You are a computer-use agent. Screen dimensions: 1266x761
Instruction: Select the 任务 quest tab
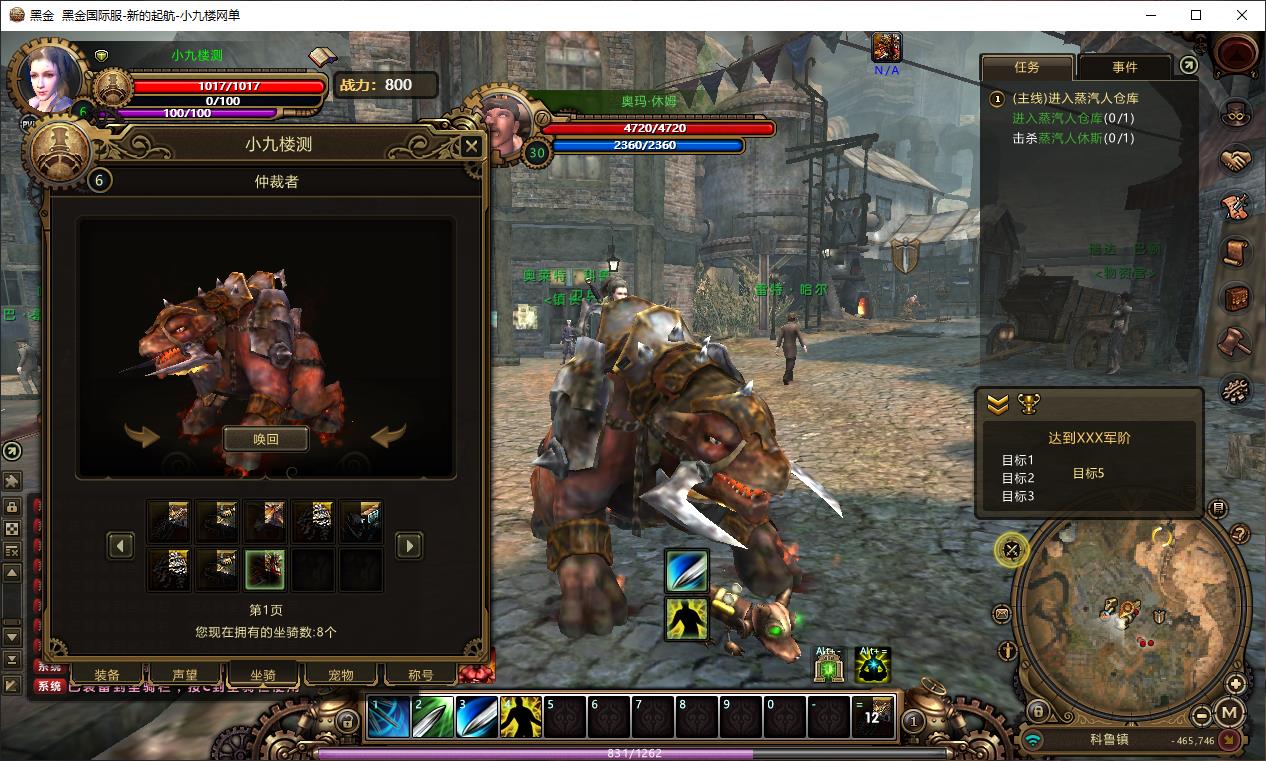[1027, 67]
